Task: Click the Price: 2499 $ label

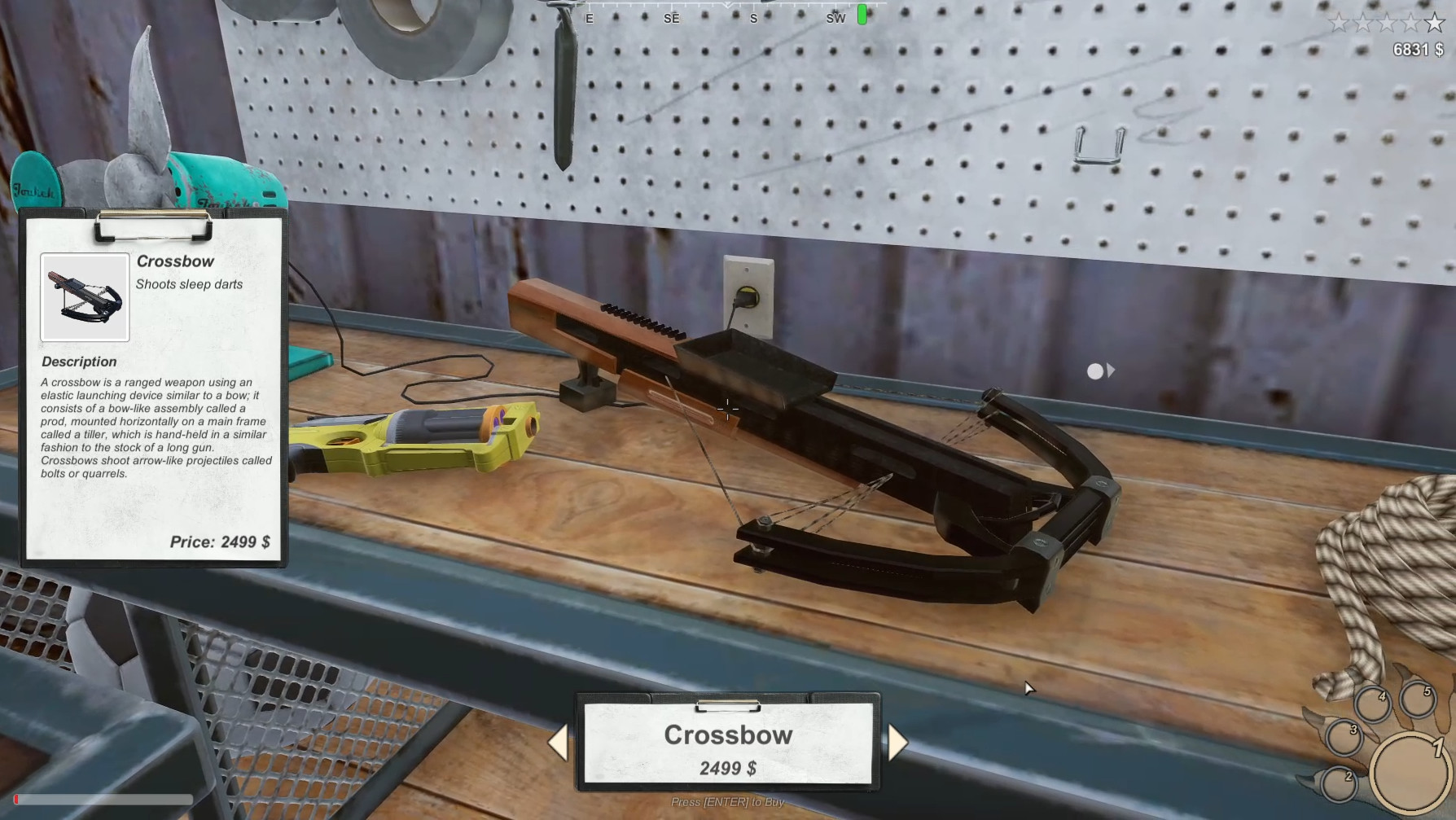Action: tap(221, 542)
